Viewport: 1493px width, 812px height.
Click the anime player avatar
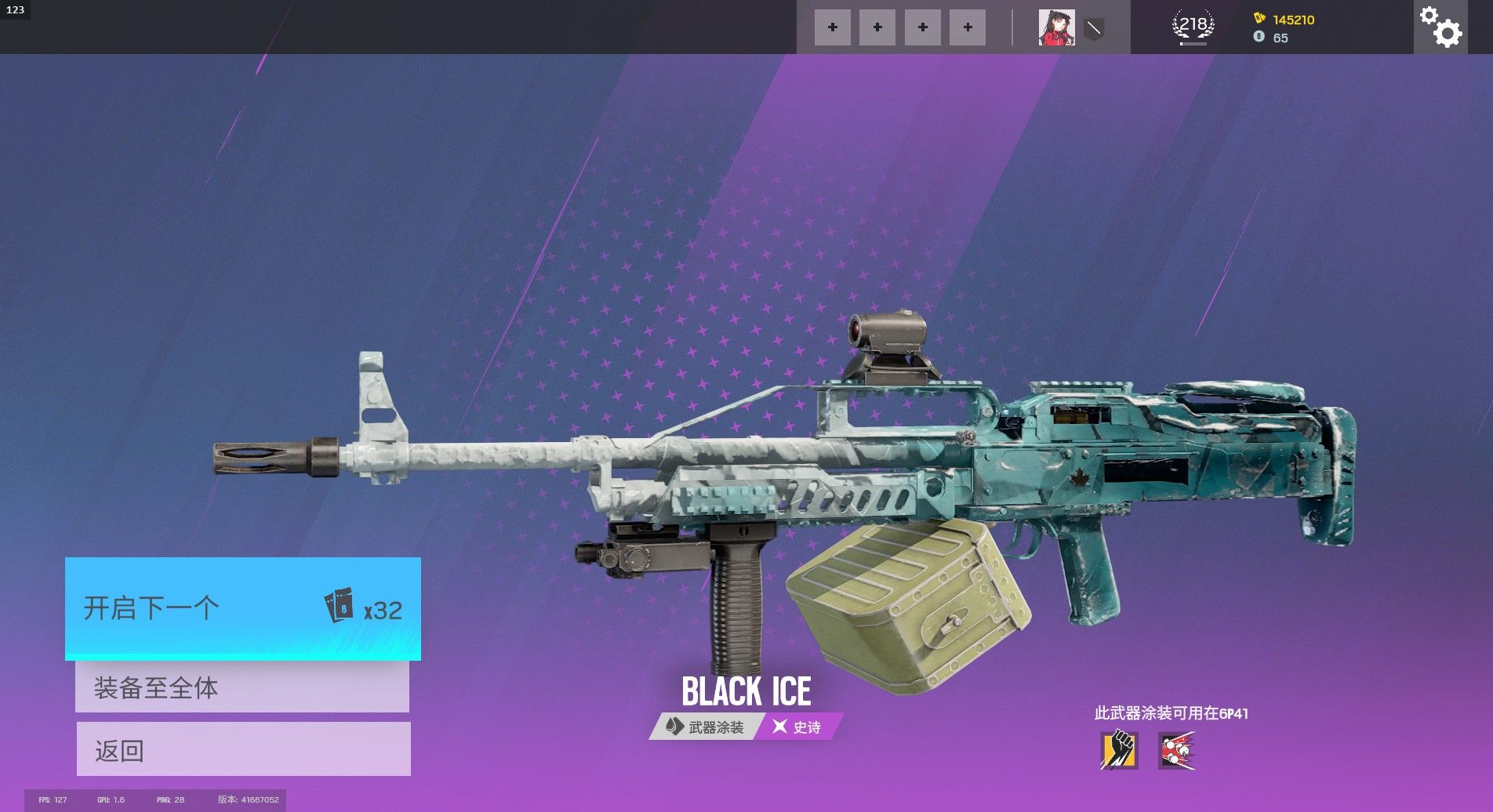coord(1056,27)
